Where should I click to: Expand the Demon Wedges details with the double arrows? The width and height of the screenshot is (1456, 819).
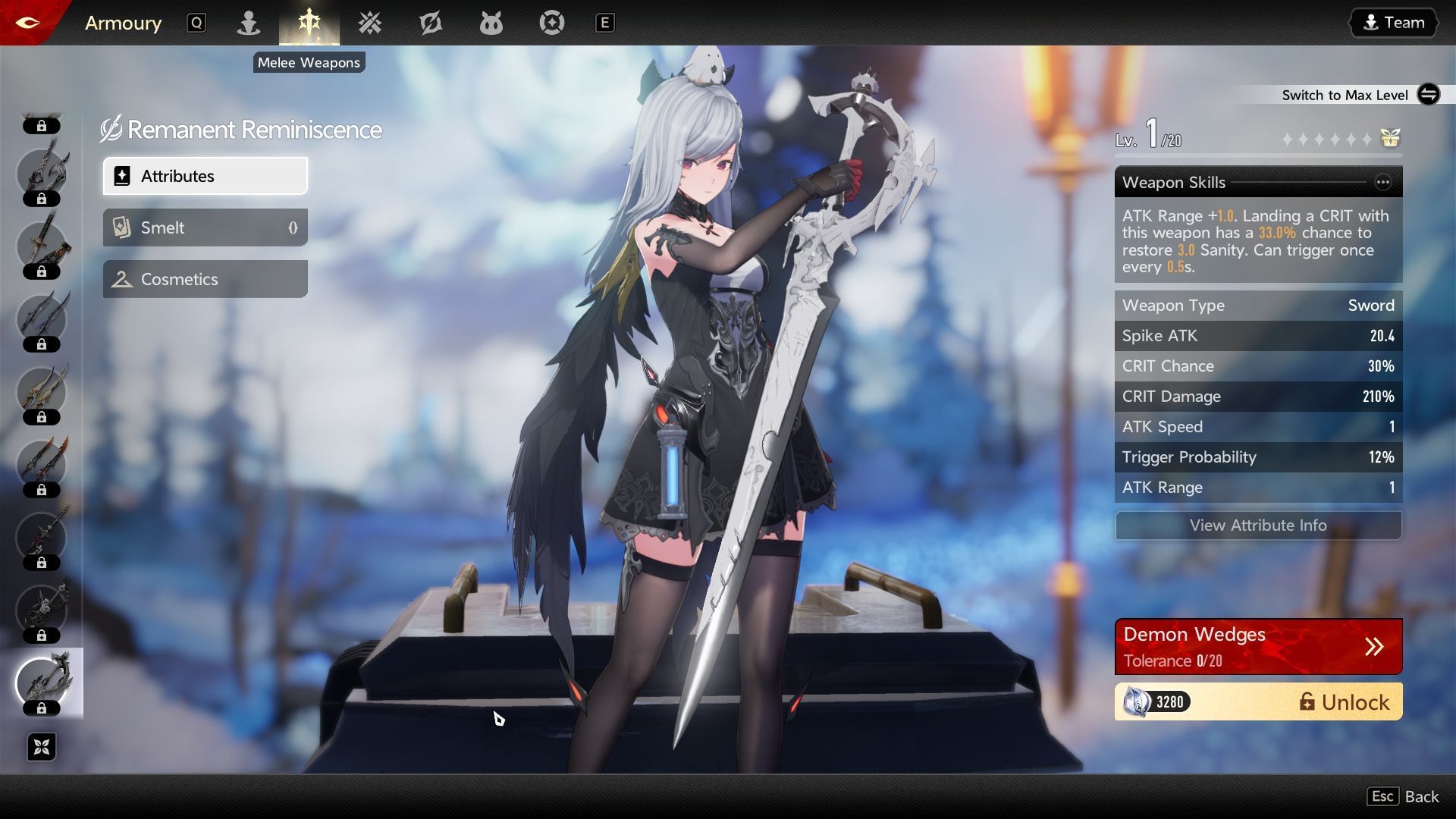click(1376, 646)
